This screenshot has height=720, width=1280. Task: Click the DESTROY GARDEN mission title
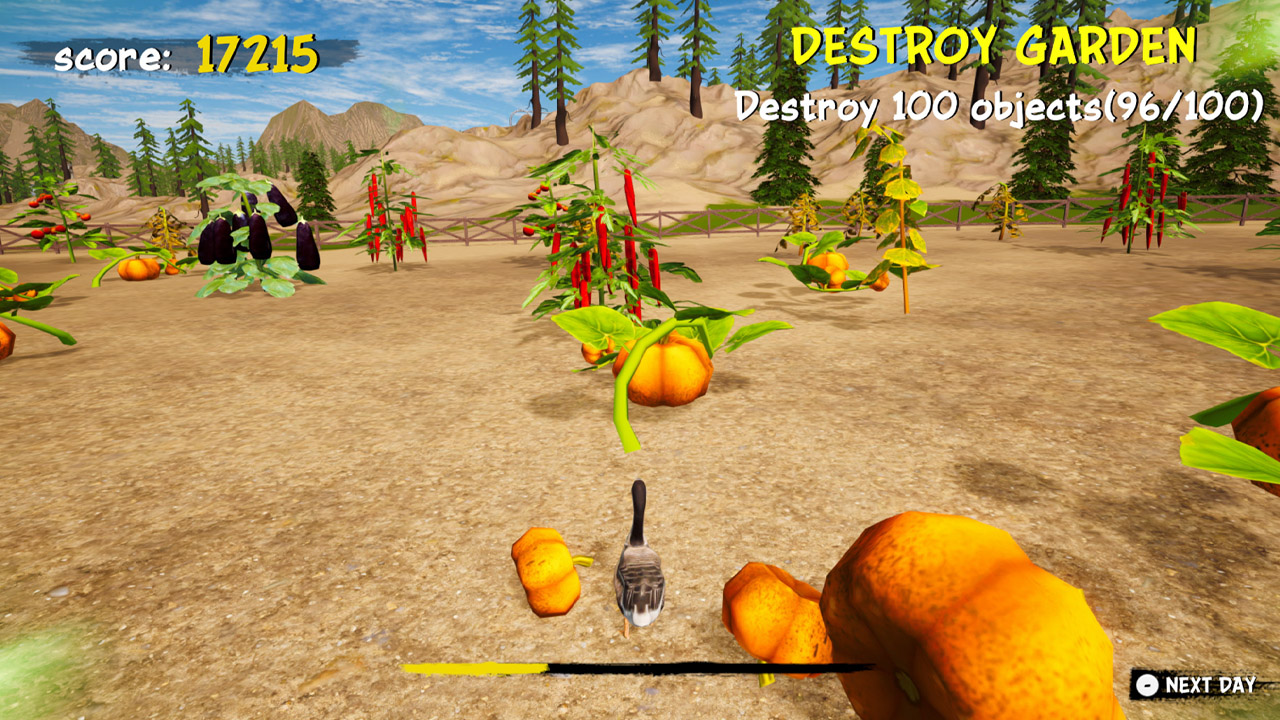click(x=990, y=45)
